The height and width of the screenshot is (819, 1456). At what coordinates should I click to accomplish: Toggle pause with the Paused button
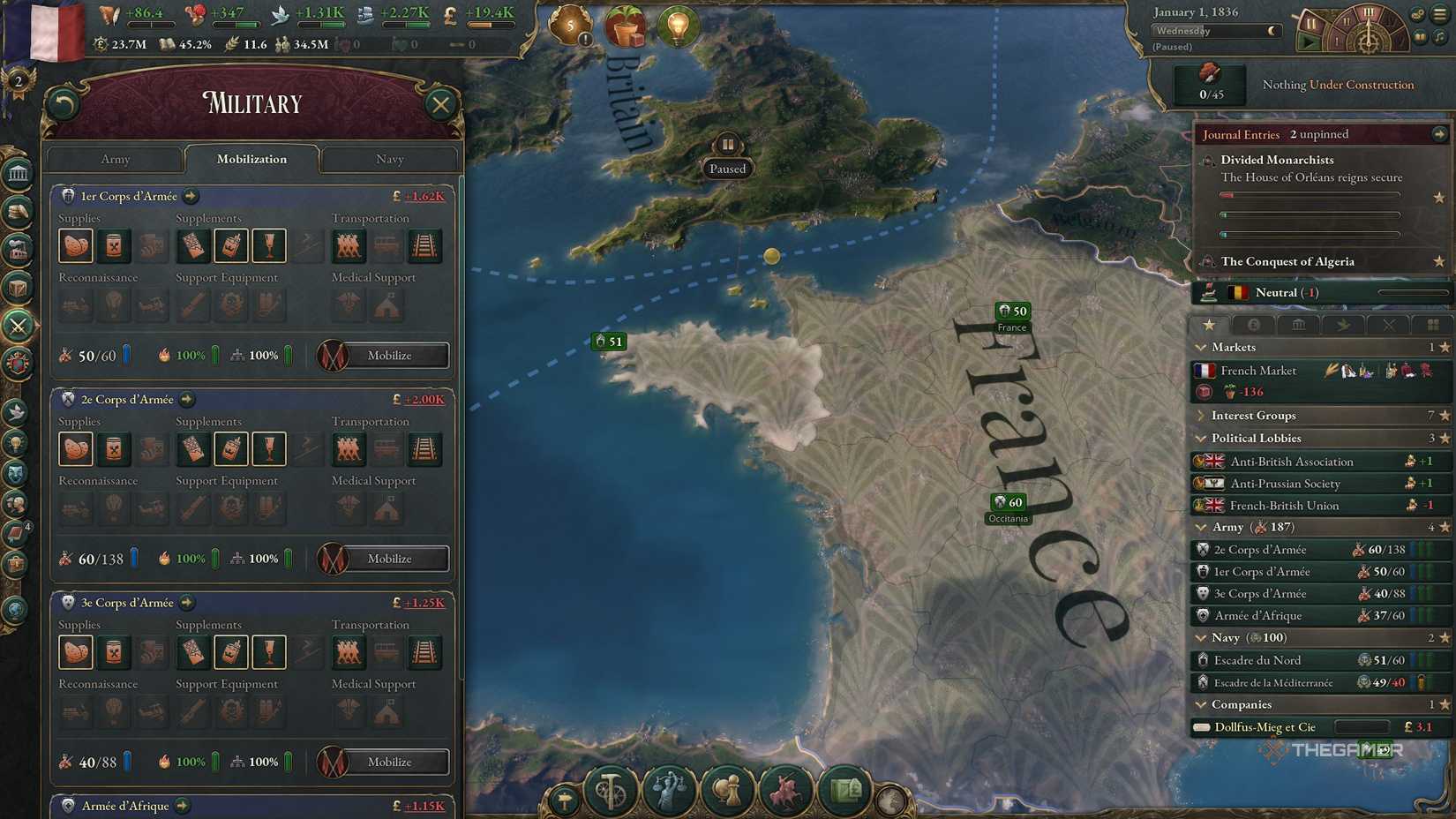point(727,167)
